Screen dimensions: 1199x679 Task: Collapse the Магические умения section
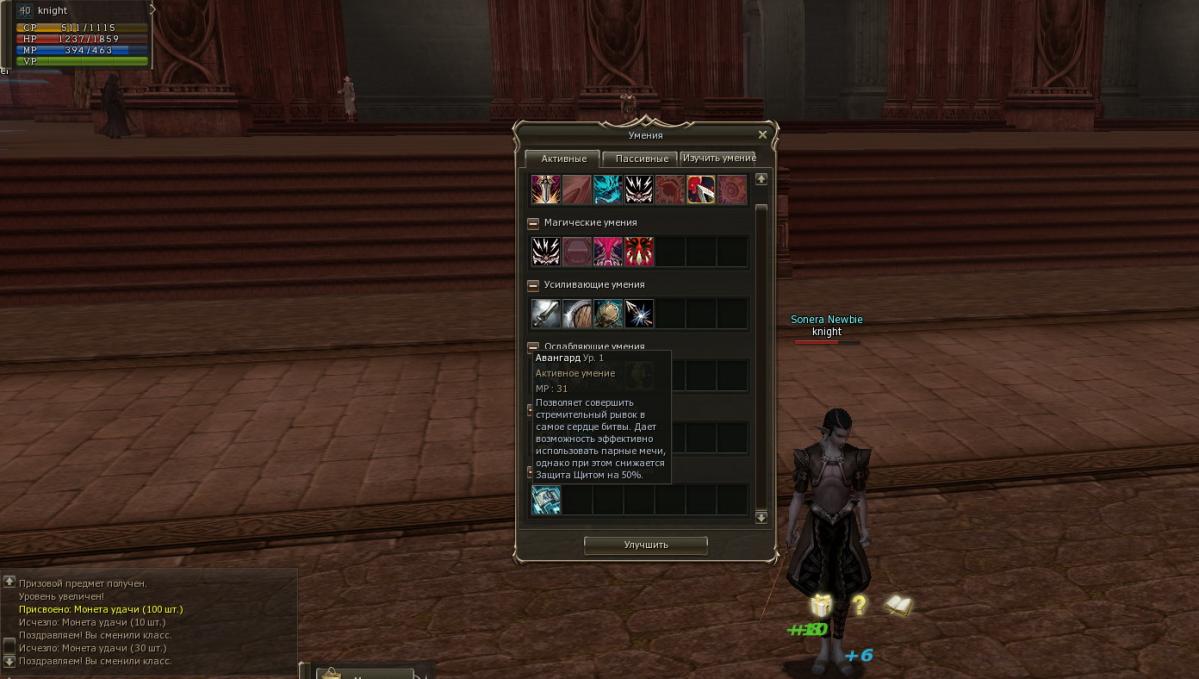[534, 223]
